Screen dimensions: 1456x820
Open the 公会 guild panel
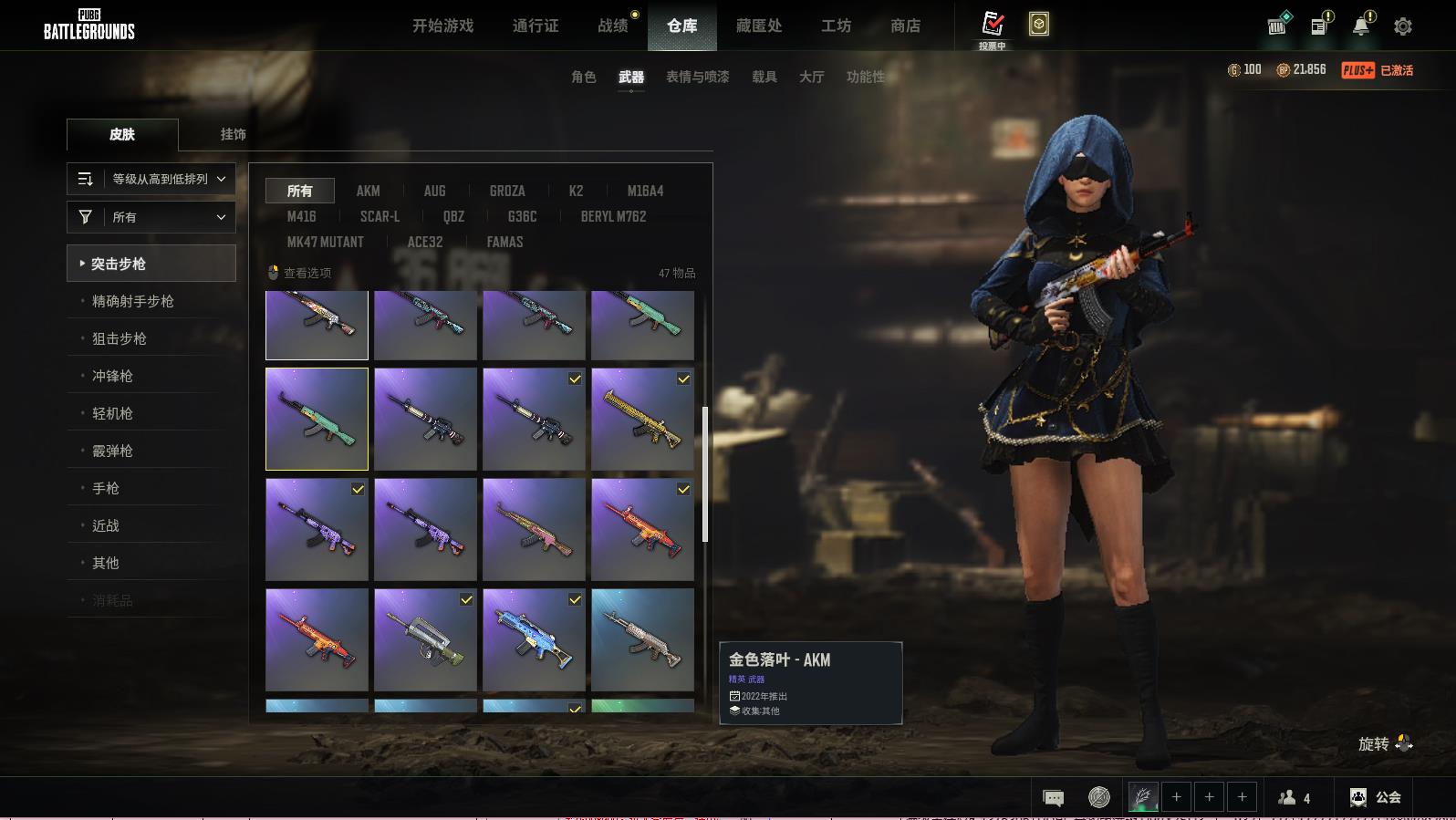(1376, 797)
